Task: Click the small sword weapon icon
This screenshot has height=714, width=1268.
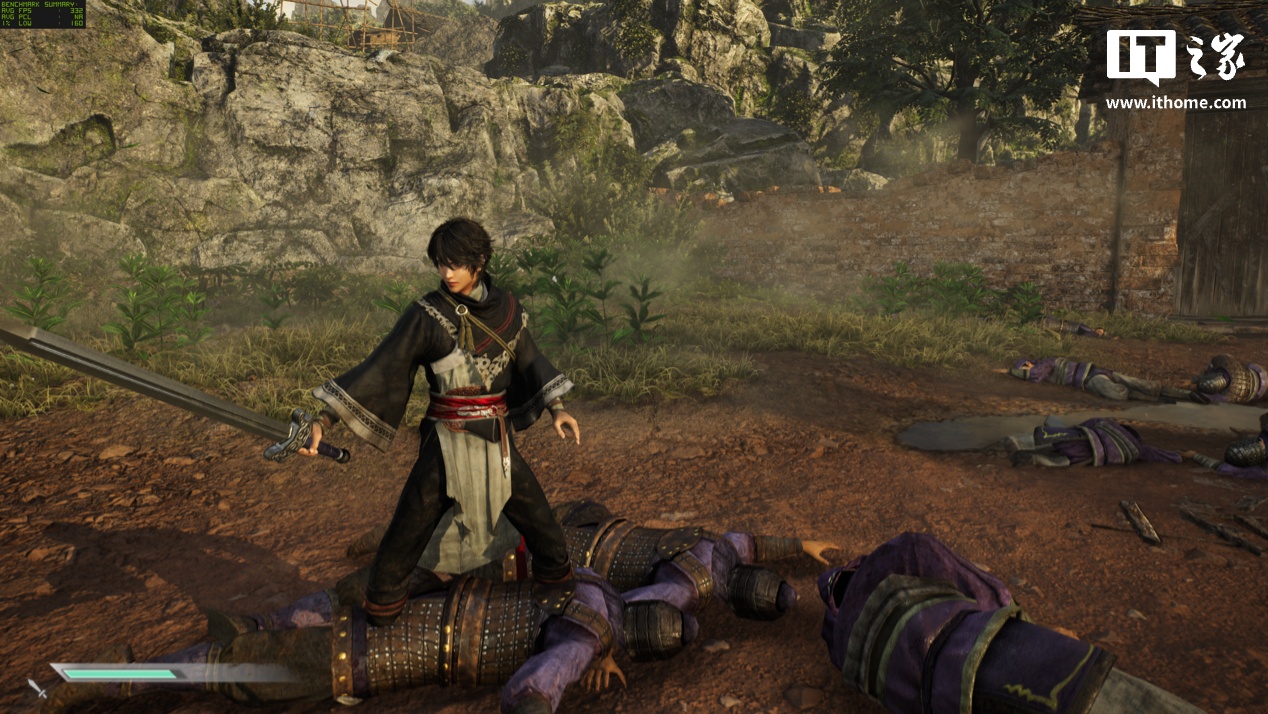Action: pyautogui.click(x=37, y=687)
